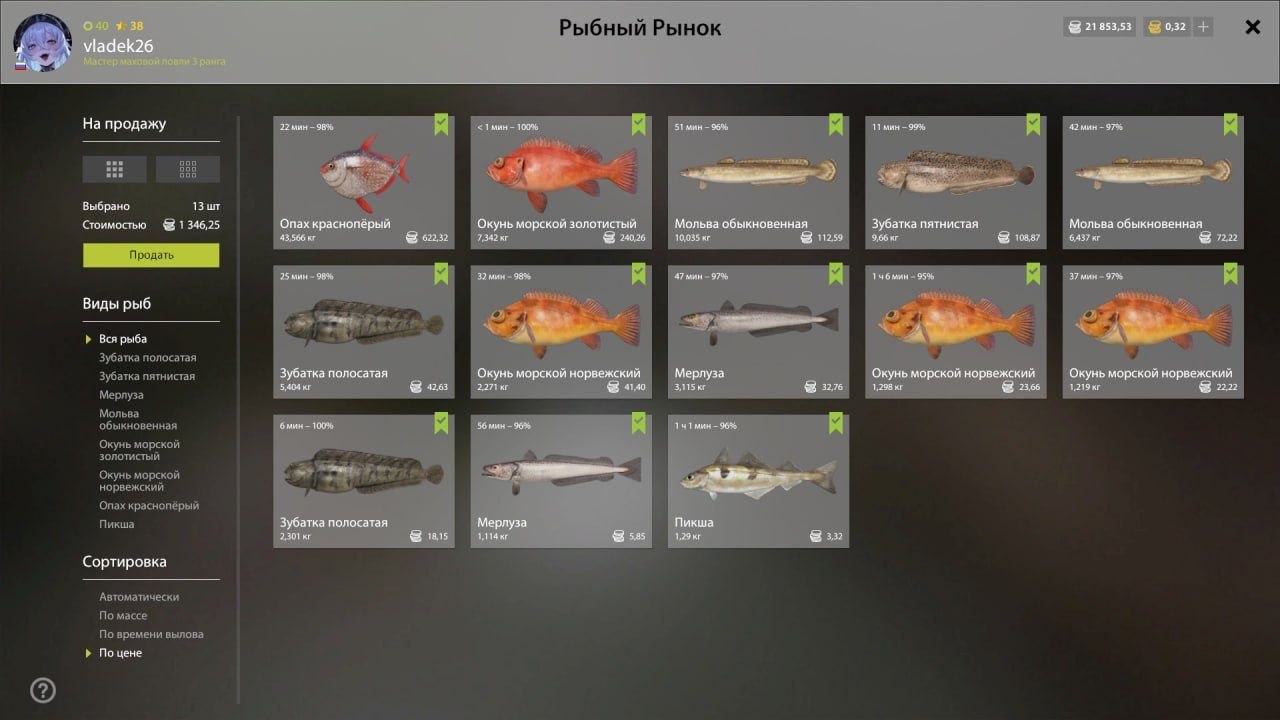Sell the selected fish with Продать
This screenshot has height=720, width=1280.
(151, 255)
